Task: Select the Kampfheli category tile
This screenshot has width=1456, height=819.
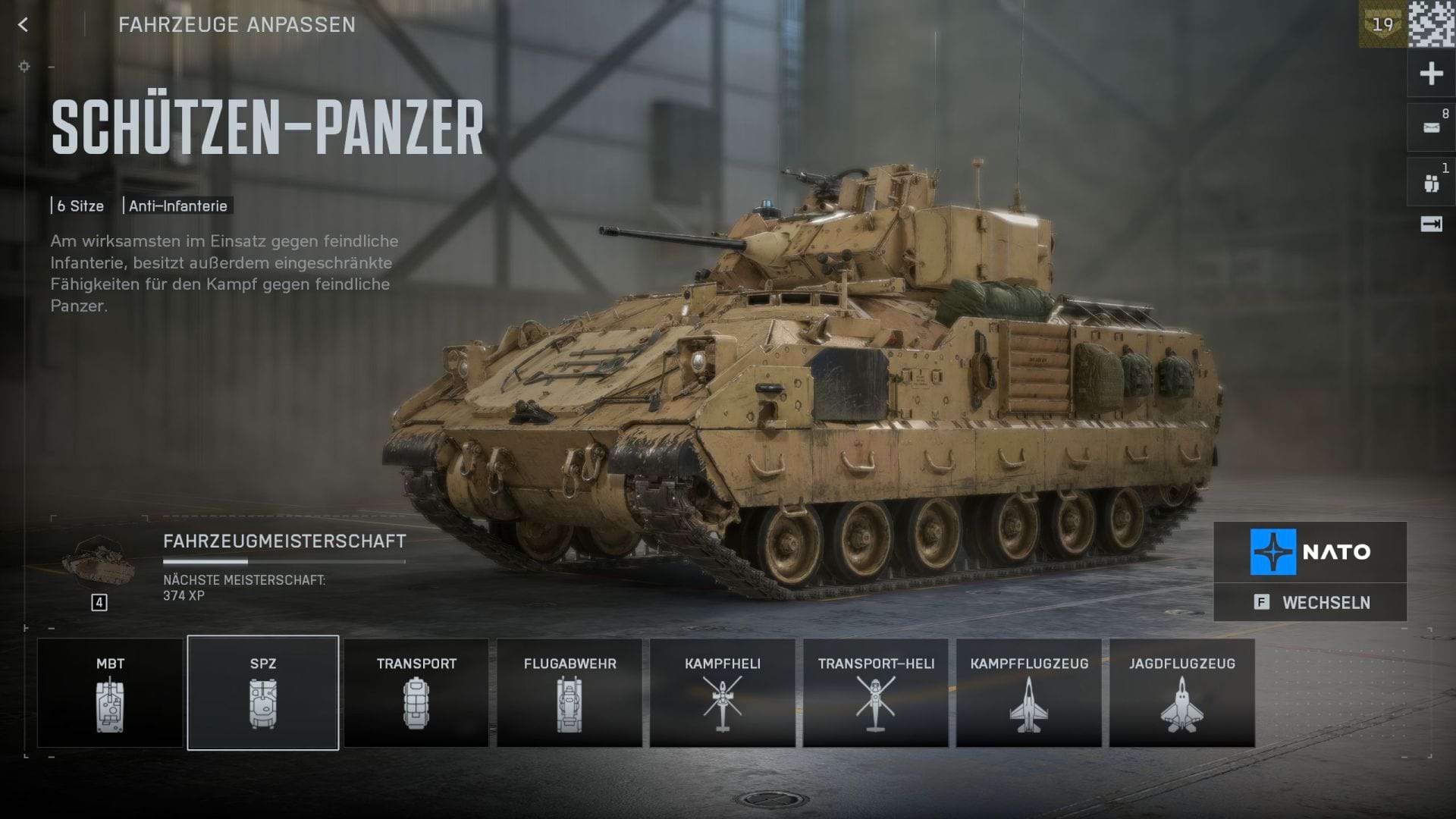Action: coord(722,692)
